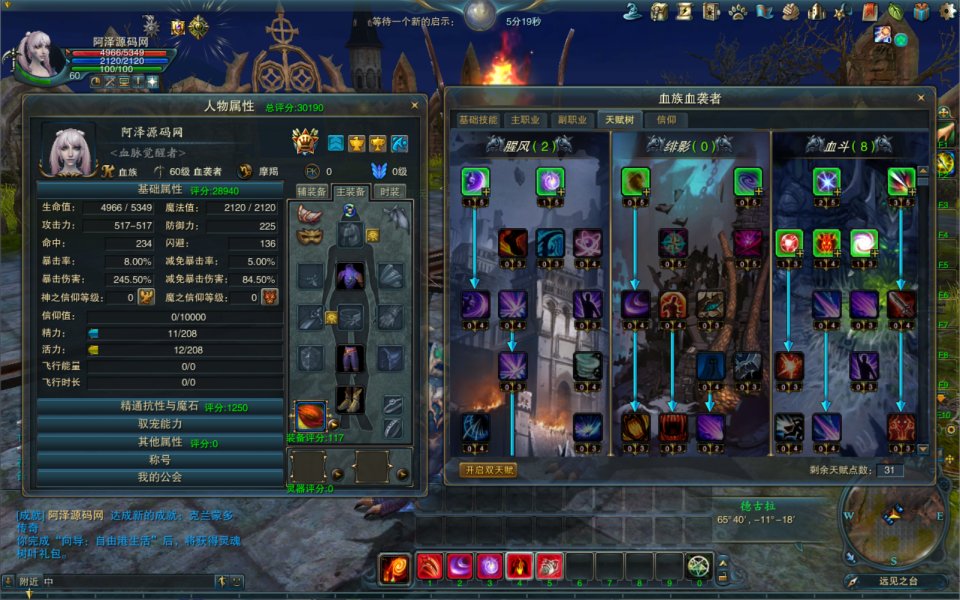The width and height of the screenshot is (960, 600).
Task: Open the 主职业 tab
Action: pos(525,120)
